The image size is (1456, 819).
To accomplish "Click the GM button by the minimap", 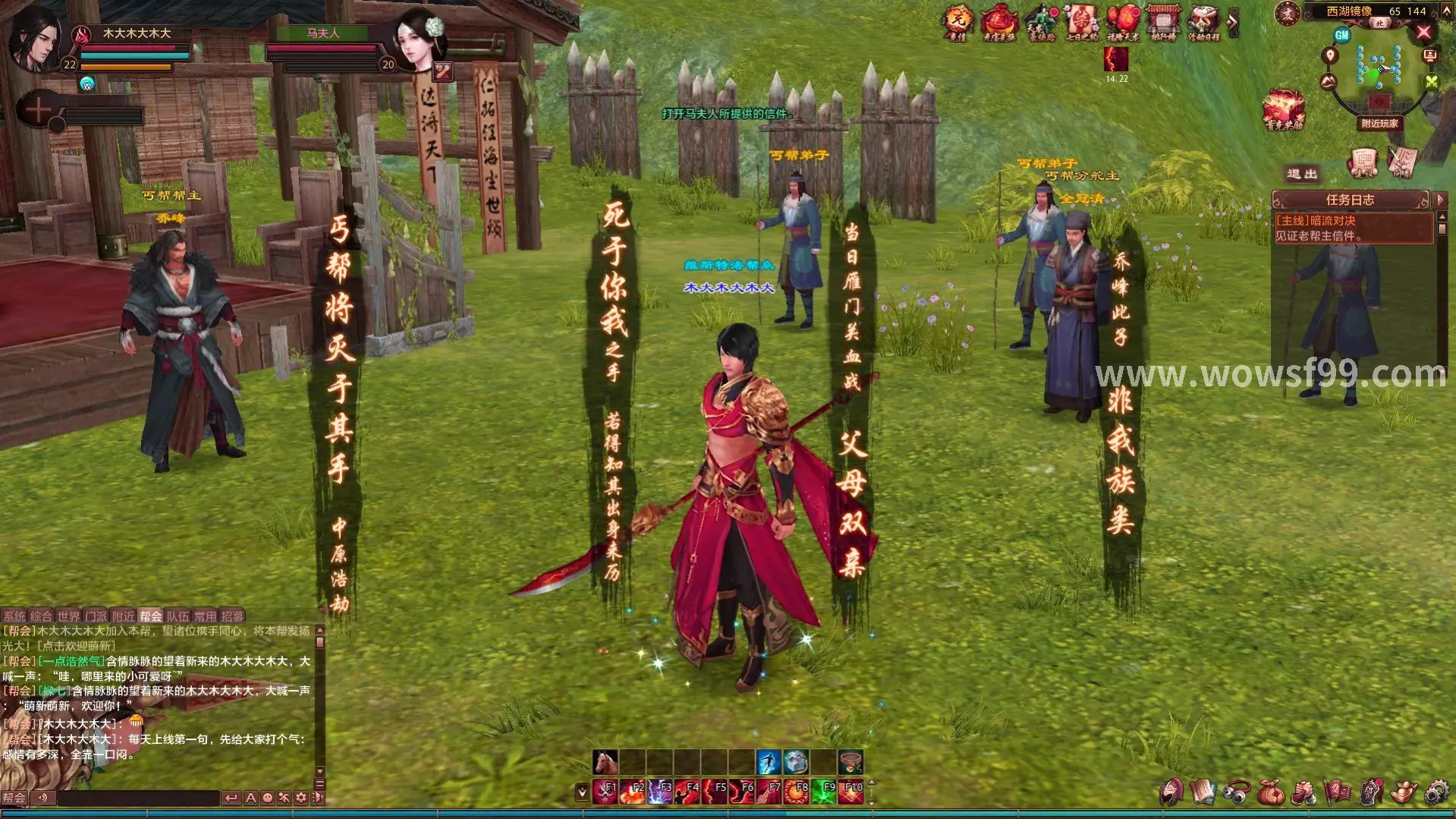I will click(1341, 35).
